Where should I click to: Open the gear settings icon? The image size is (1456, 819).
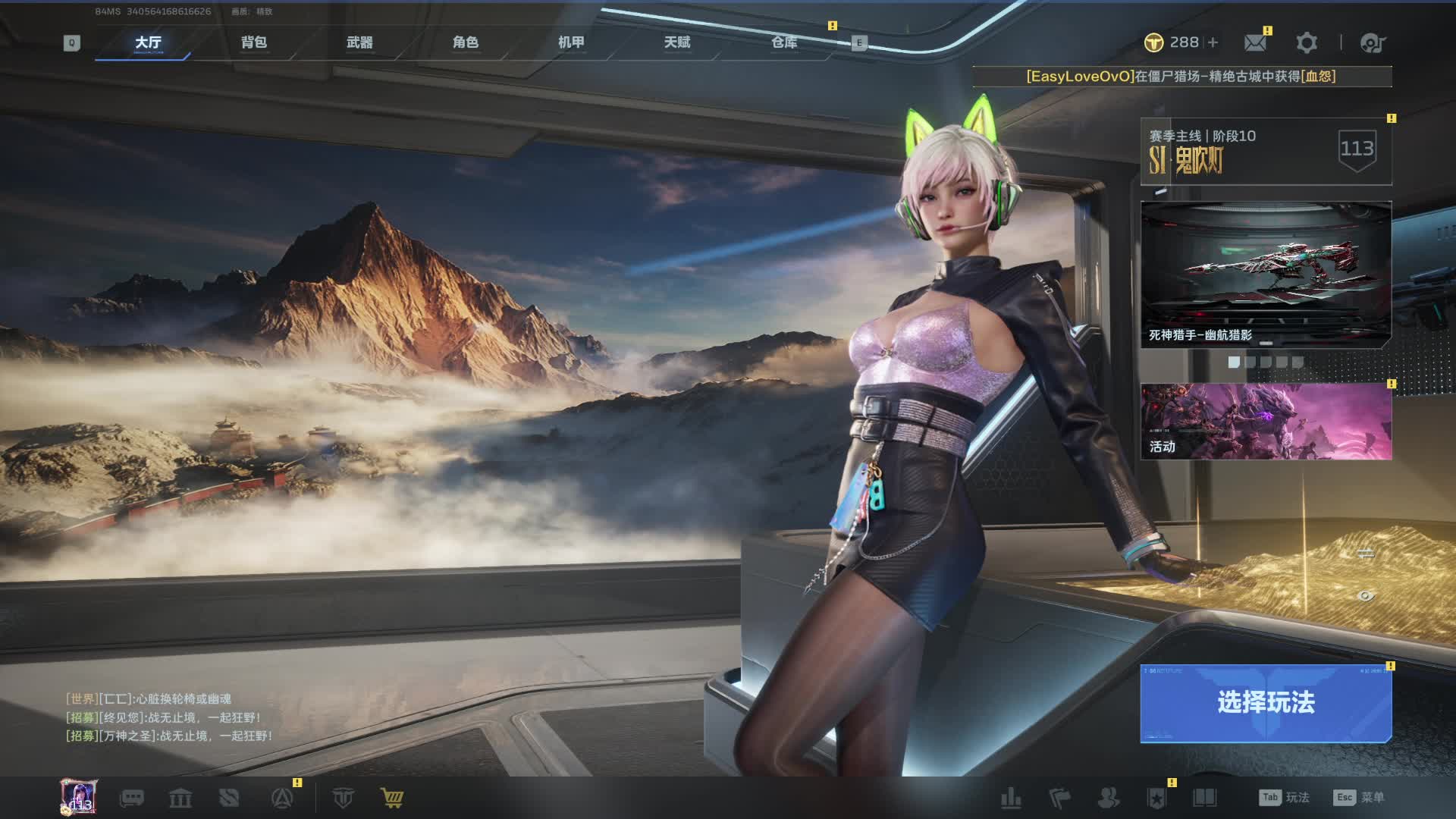click(x=1307, y=42)
